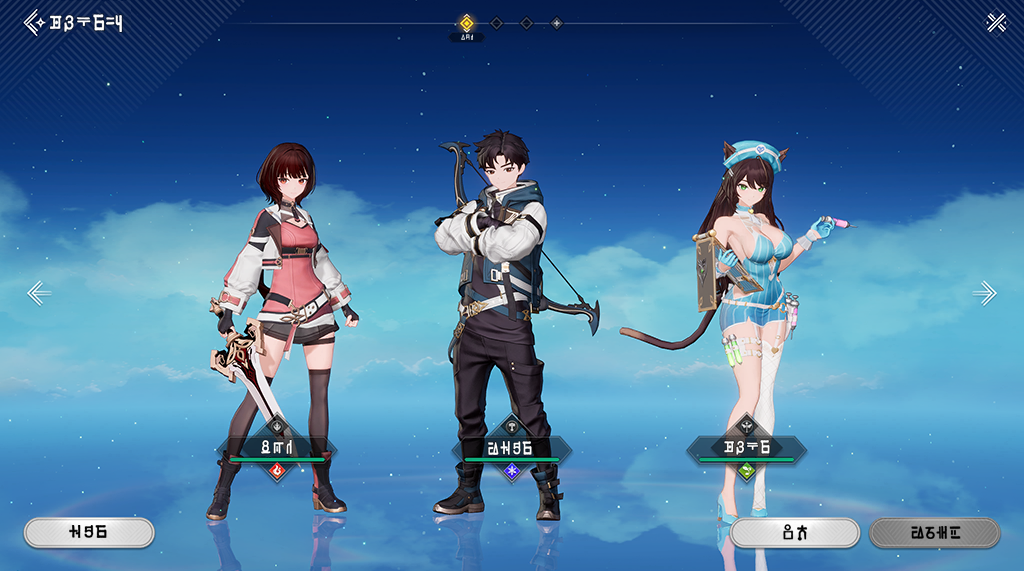The width and height of the screenshot is (1024, 571).
Task: Select the archer's nameplate
Action: click(x=512, y=447)
